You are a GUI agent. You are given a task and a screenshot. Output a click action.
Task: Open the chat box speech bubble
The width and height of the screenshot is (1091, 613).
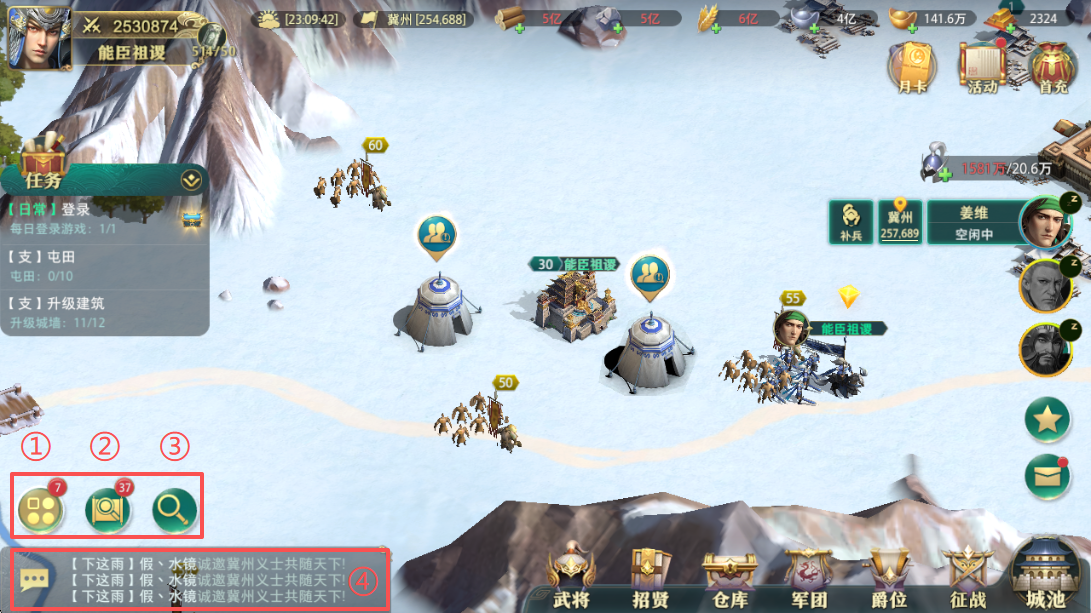(34, 579)
